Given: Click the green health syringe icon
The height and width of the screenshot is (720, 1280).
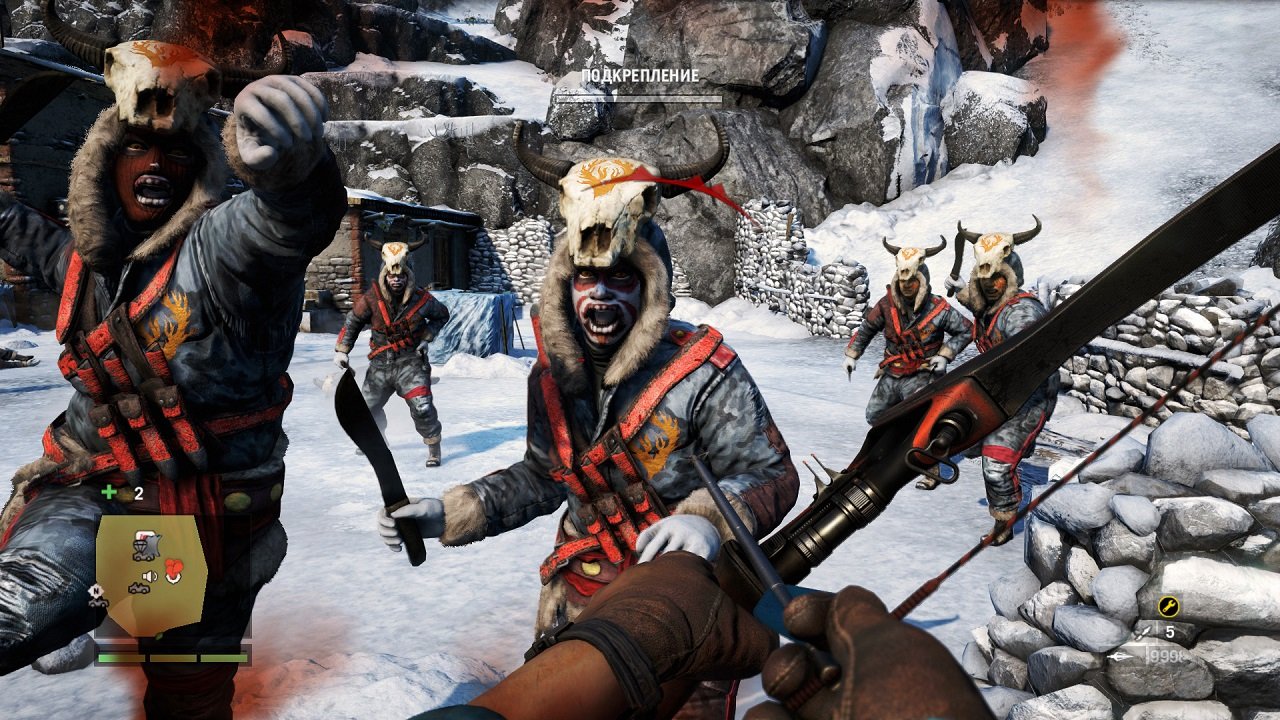Looking at the screenshot, I should (108, 492).
